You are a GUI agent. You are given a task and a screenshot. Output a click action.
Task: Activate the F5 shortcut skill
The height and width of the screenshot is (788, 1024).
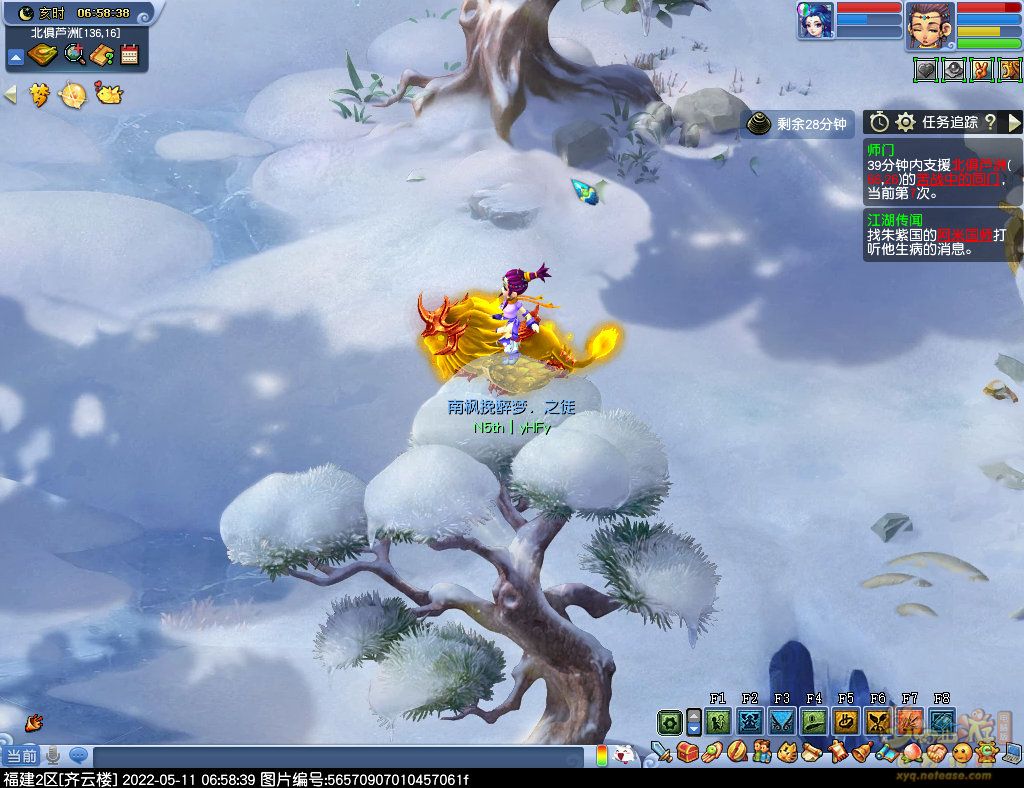845,721
